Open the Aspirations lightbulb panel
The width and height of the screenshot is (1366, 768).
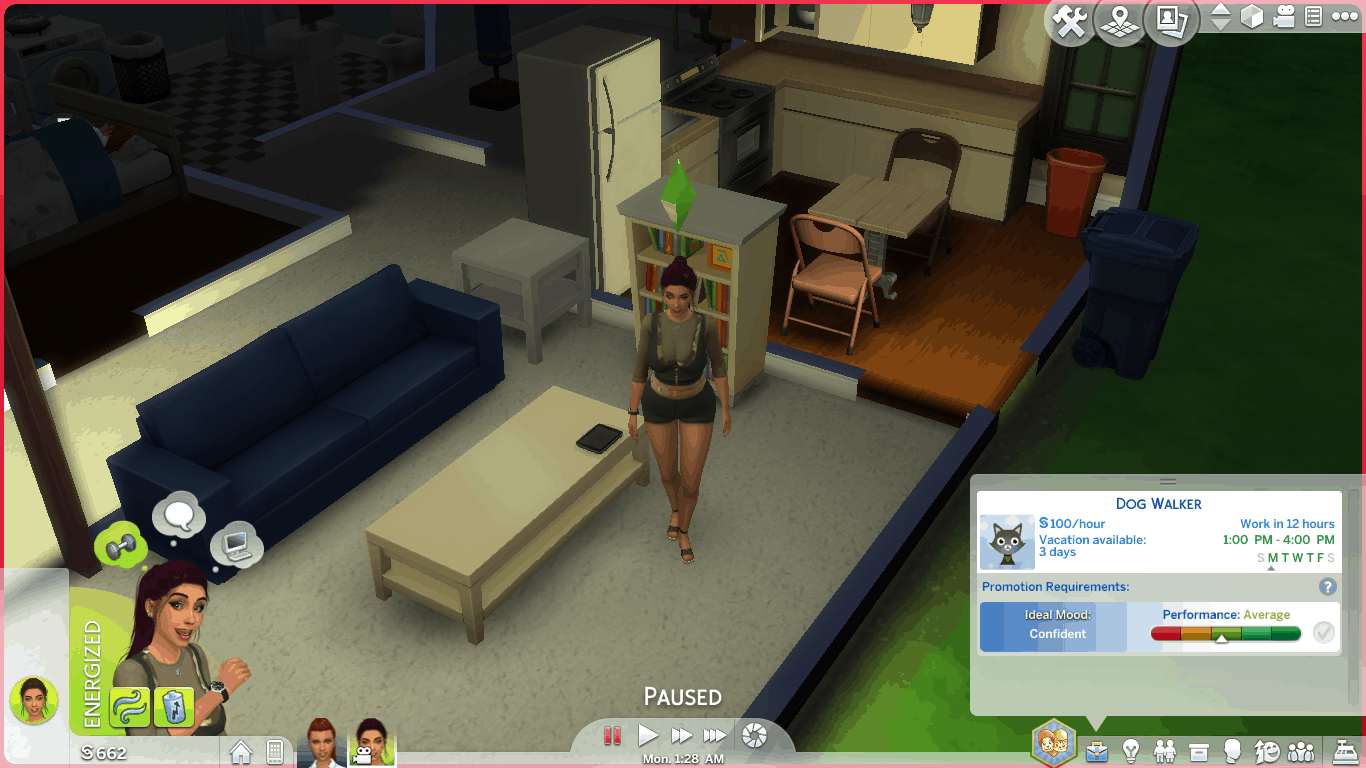(1131, 750)
